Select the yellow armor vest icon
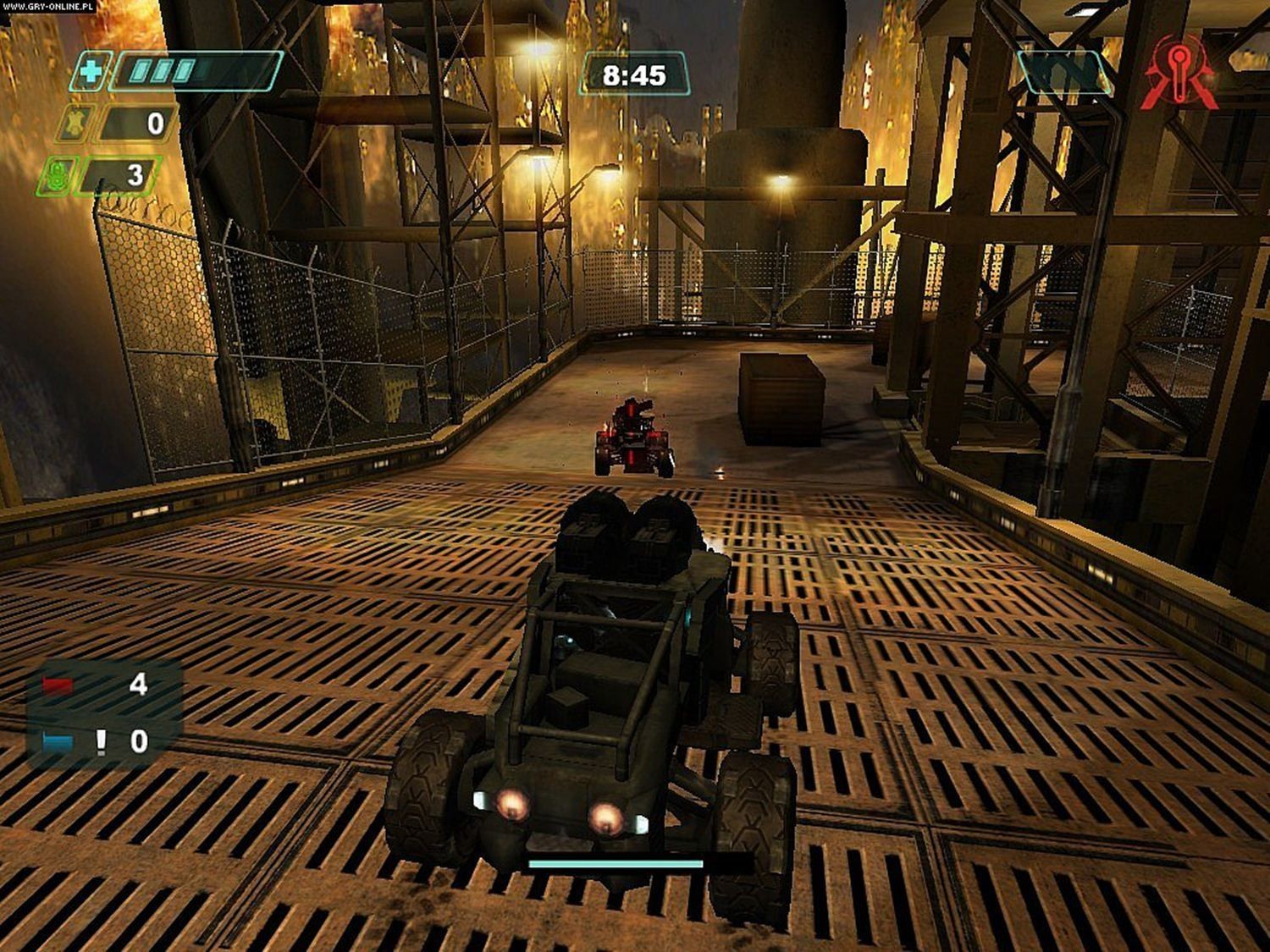 tap(75, 125)
